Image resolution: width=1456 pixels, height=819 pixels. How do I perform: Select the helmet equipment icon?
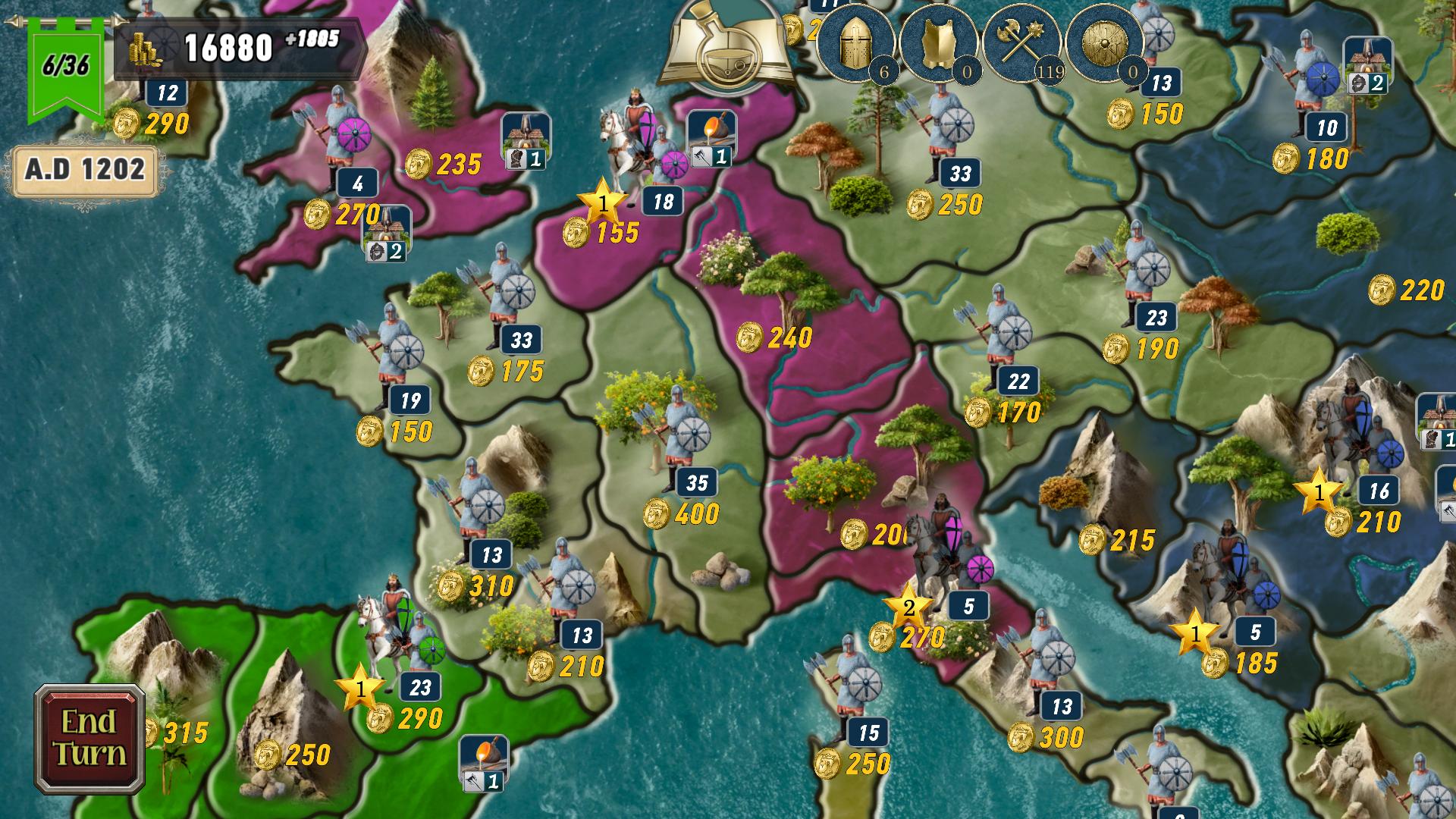coord(857,42)
